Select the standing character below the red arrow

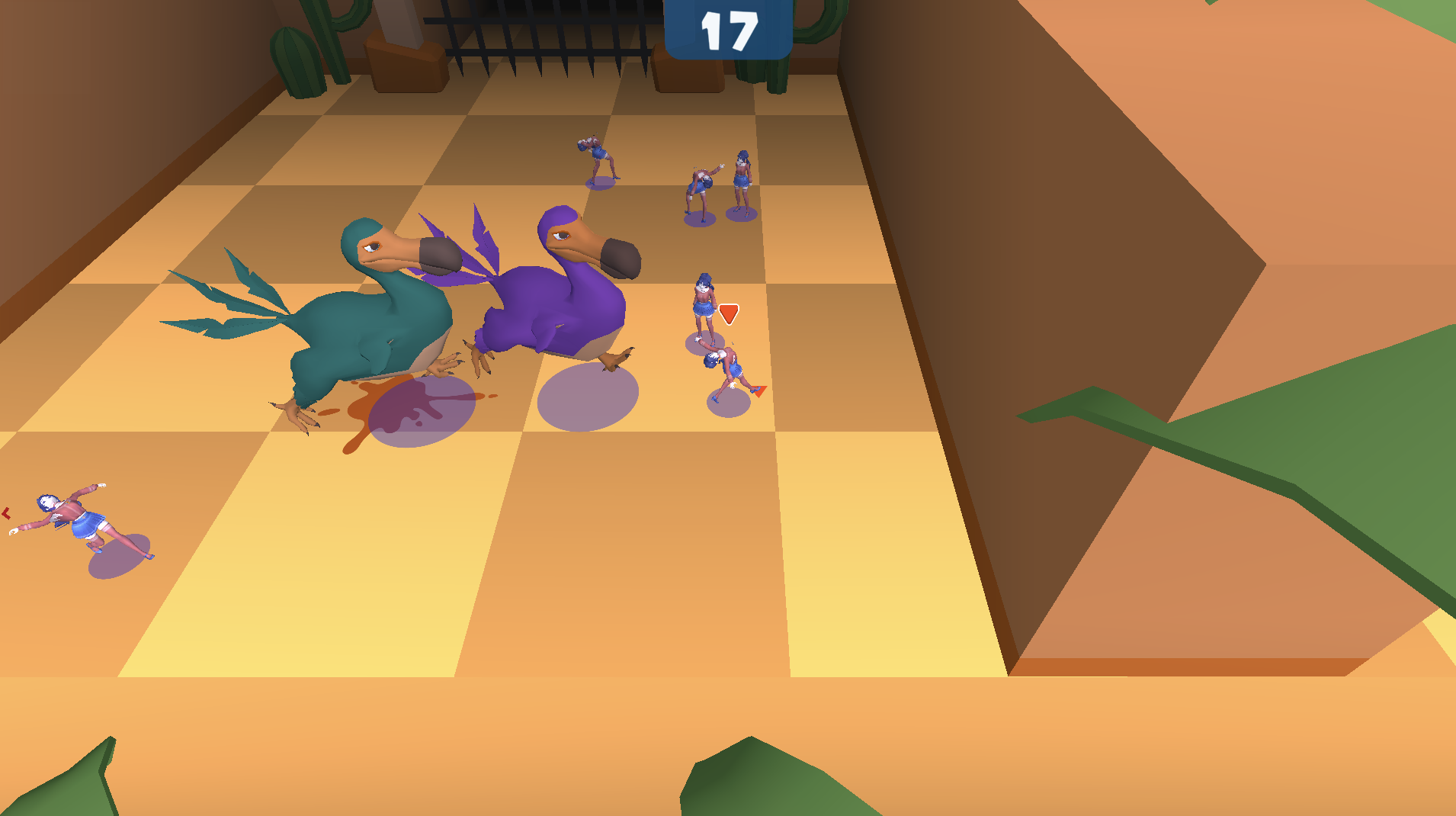pyautogui.click(x=704, y=305)
